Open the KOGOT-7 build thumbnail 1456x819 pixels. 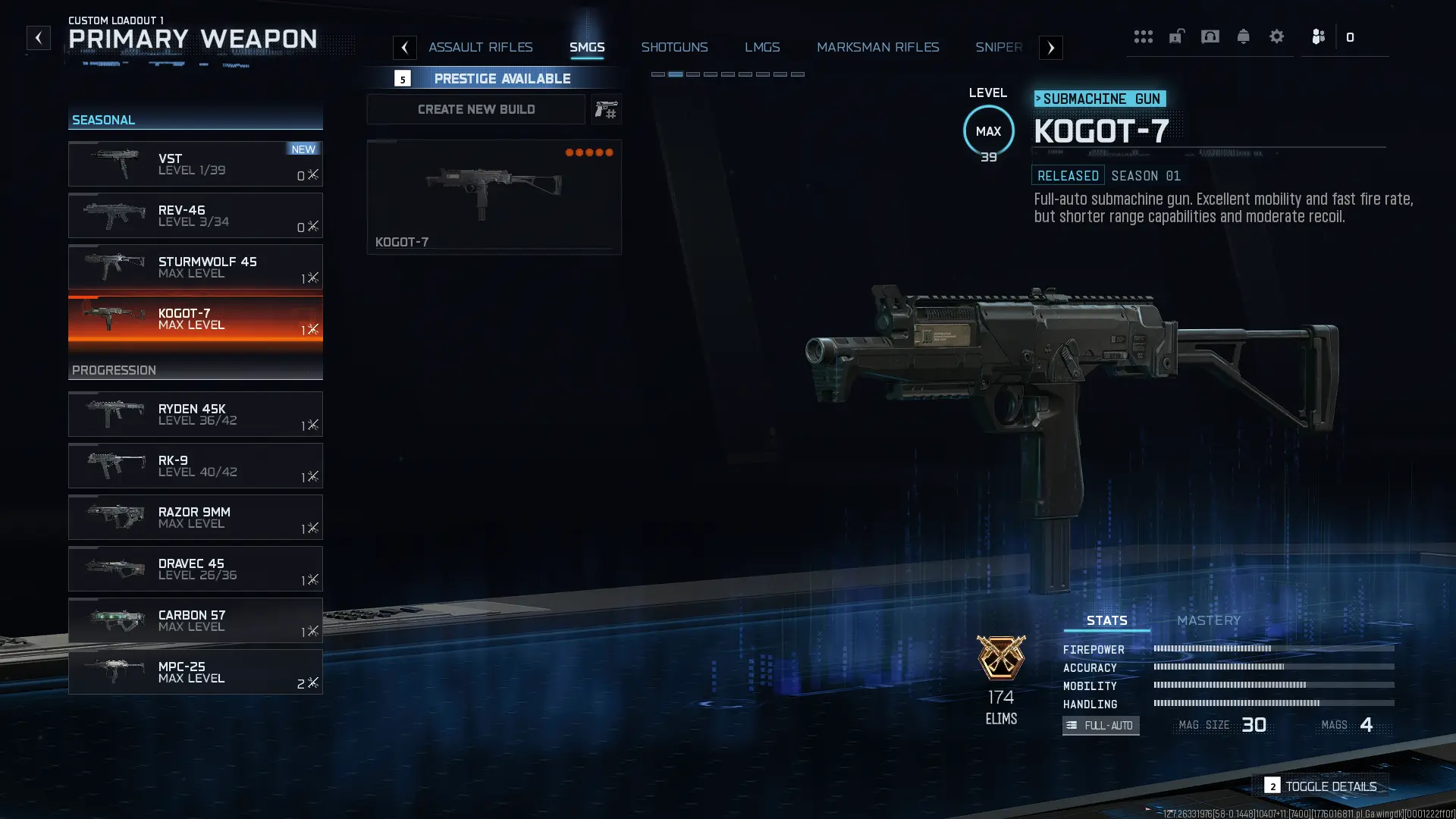pyautogui.click(x=494, y=196)
